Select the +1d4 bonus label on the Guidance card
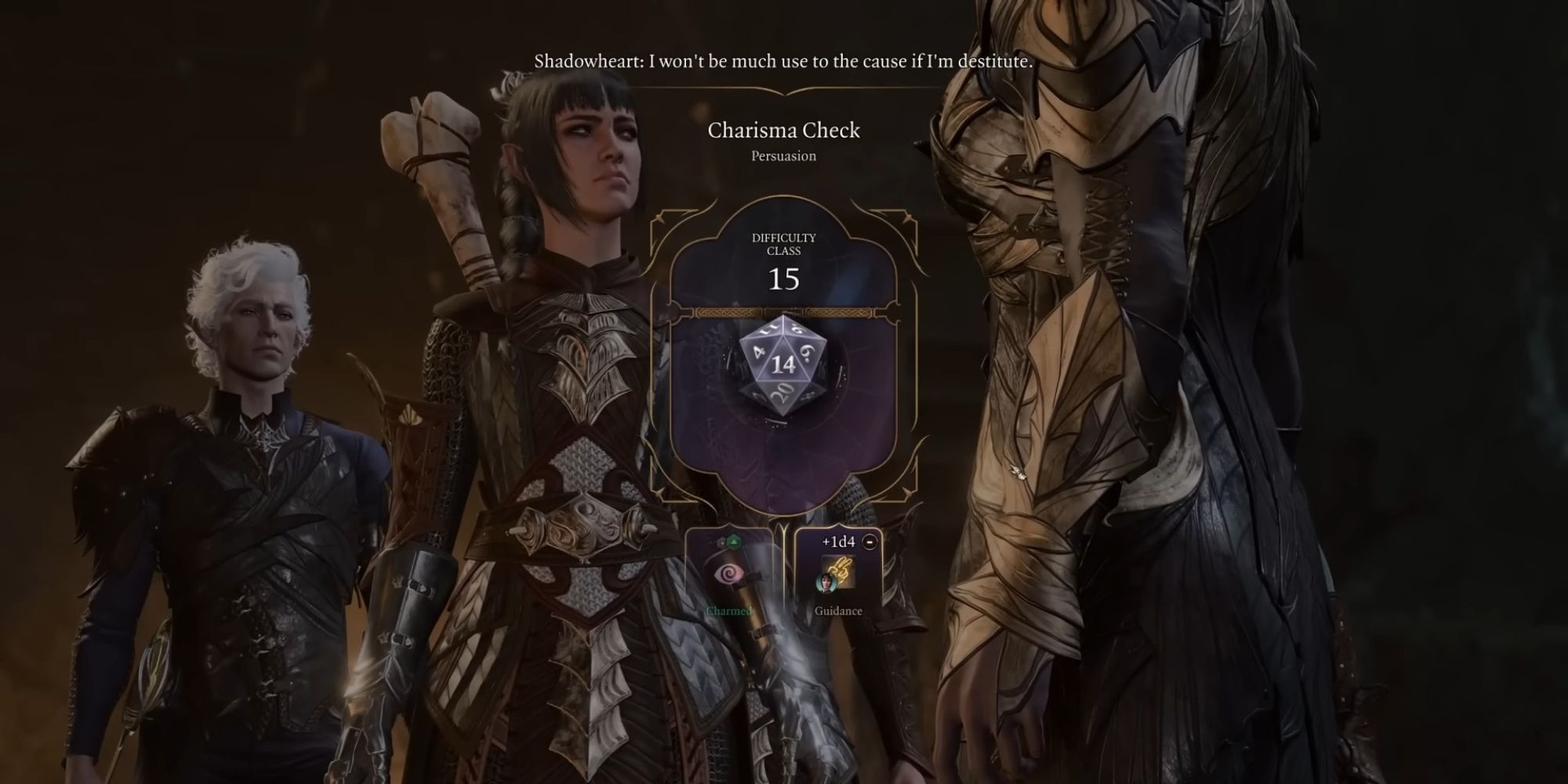 (837, 542)
